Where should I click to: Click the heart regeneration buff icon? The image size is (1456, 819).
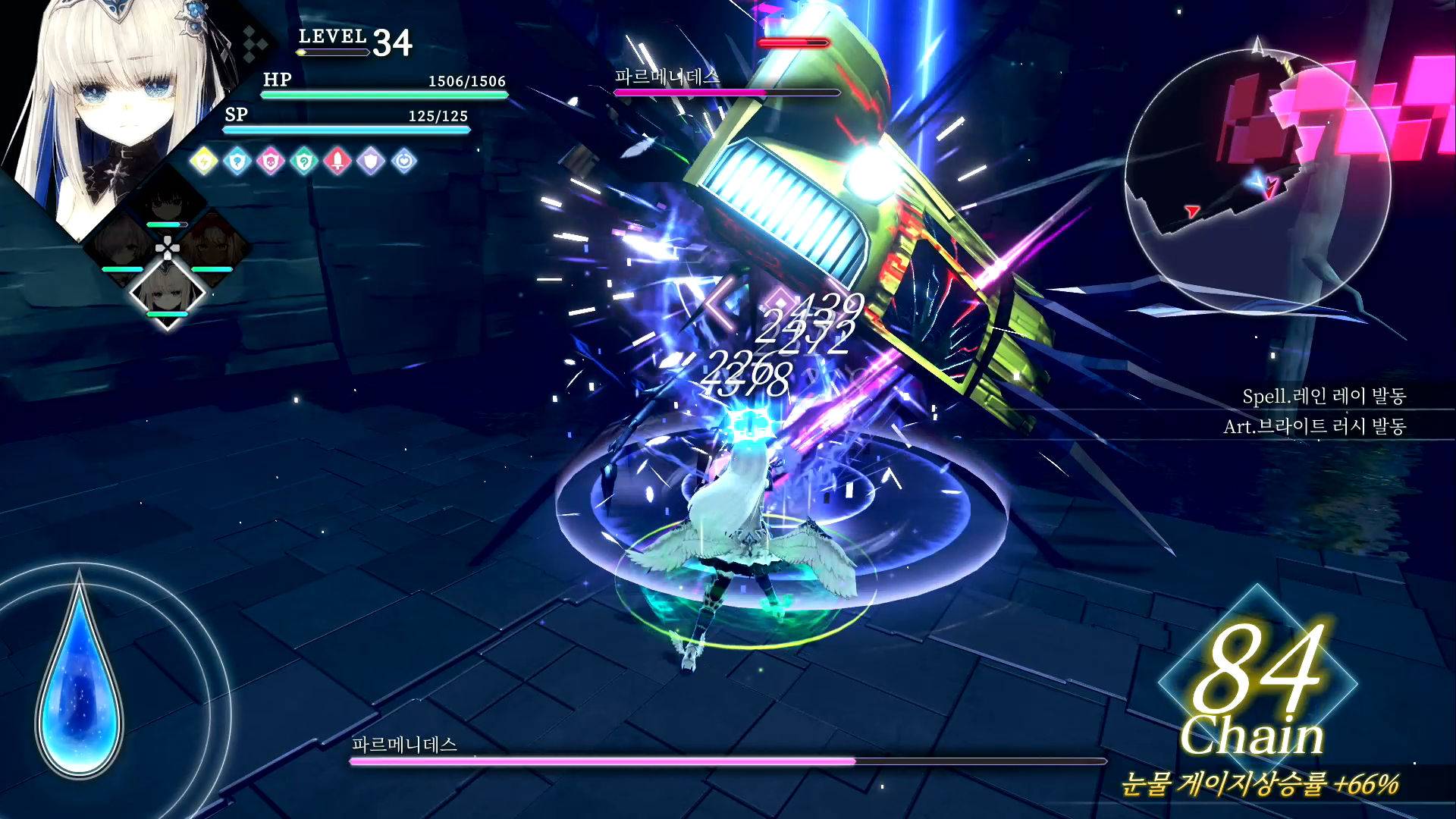[x=404, y=162]
